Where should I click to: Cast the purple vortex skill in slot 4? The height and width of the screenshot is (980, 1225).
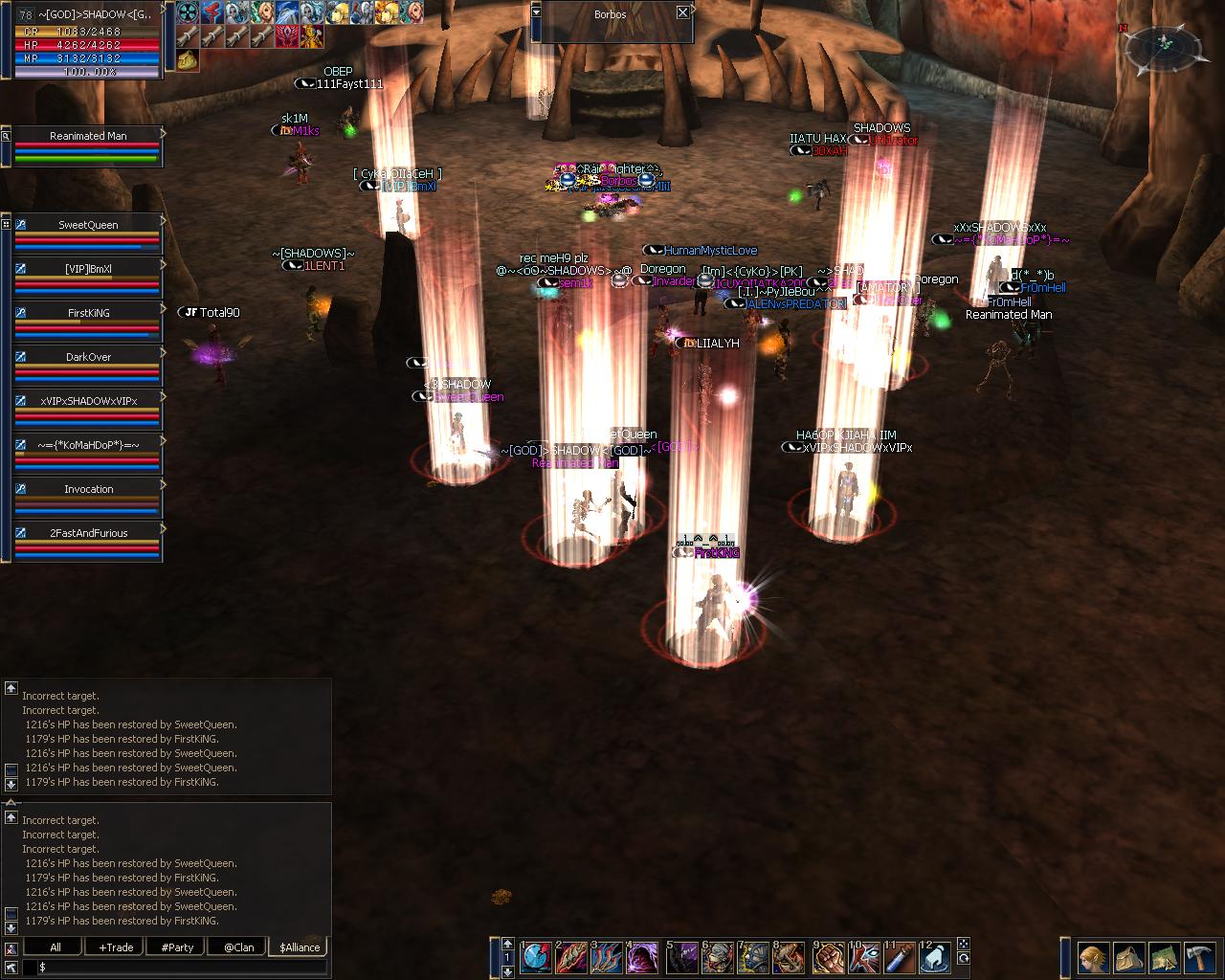tap(643, 956)
